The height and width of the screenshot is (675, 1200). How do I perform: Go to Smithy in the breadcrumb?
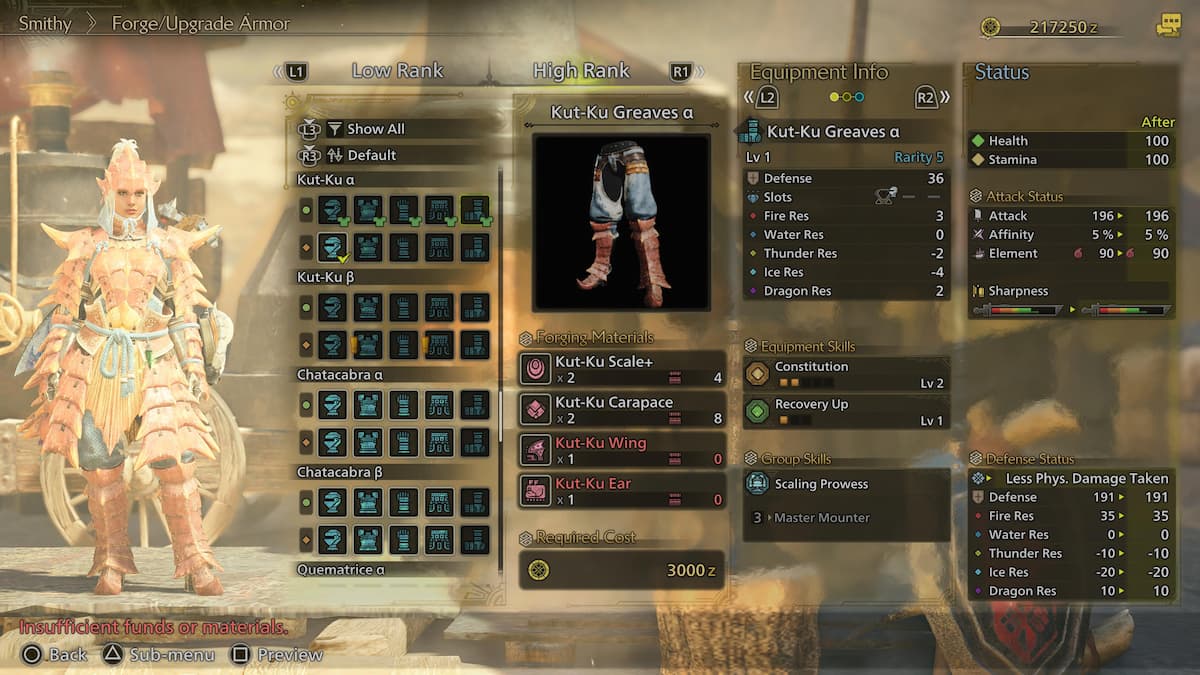tap(45, 23)
